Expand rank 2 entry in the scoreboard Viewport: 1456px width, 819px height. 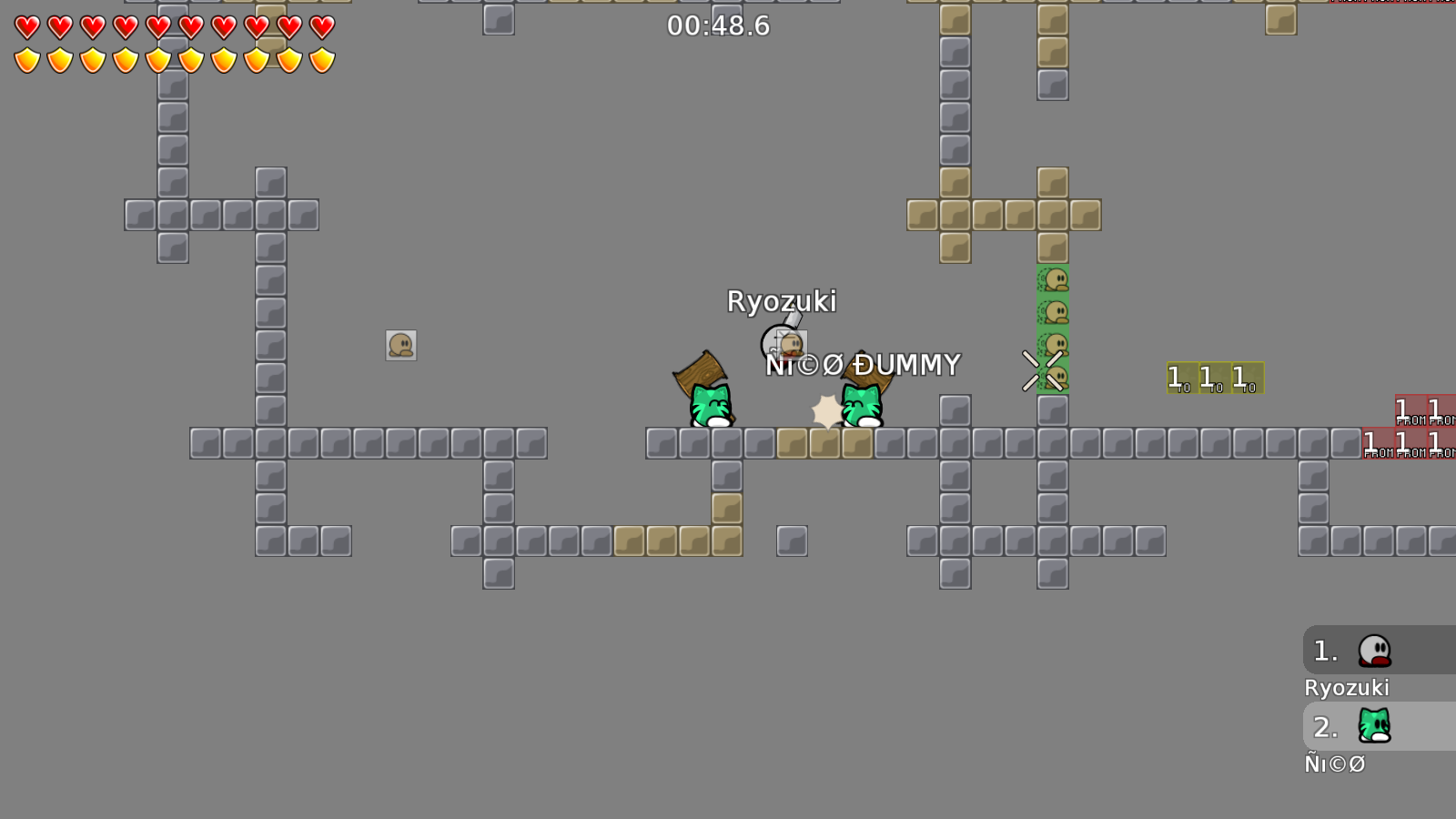(x=1376, y=727)
